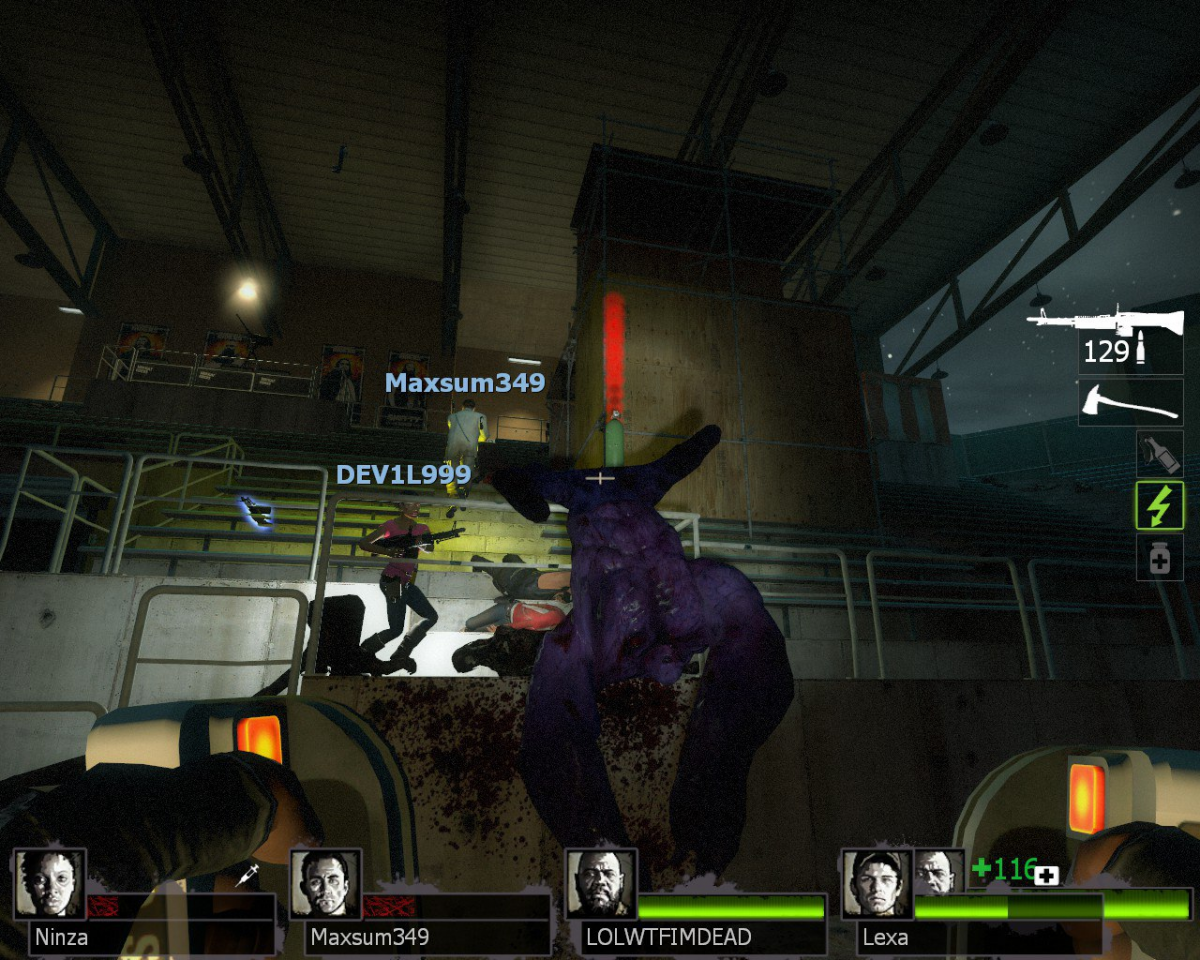Click Ninza's teammate portrait

click(x=50, y=884)
